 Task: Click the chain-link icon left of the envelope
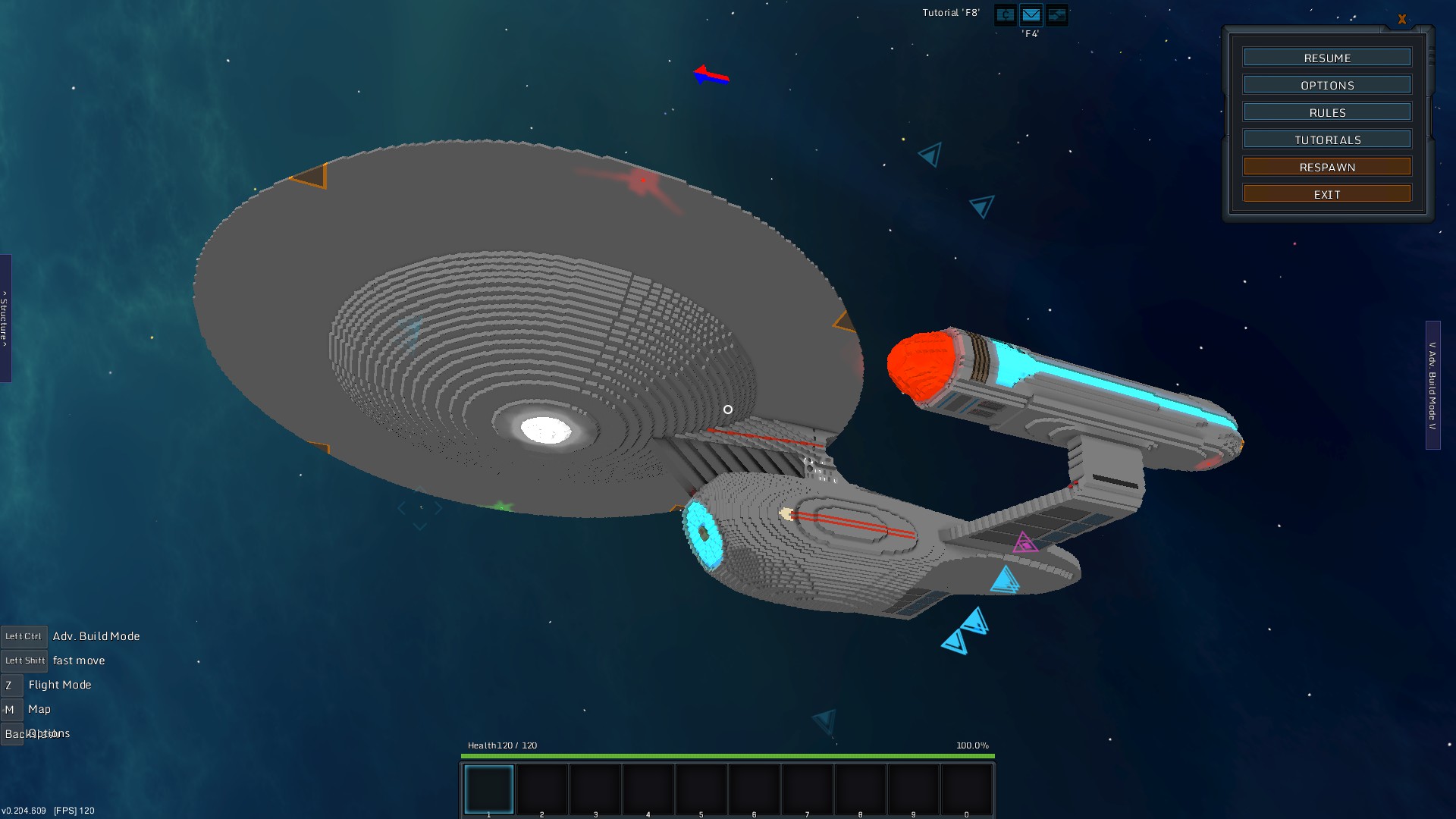pos(1005,14)
